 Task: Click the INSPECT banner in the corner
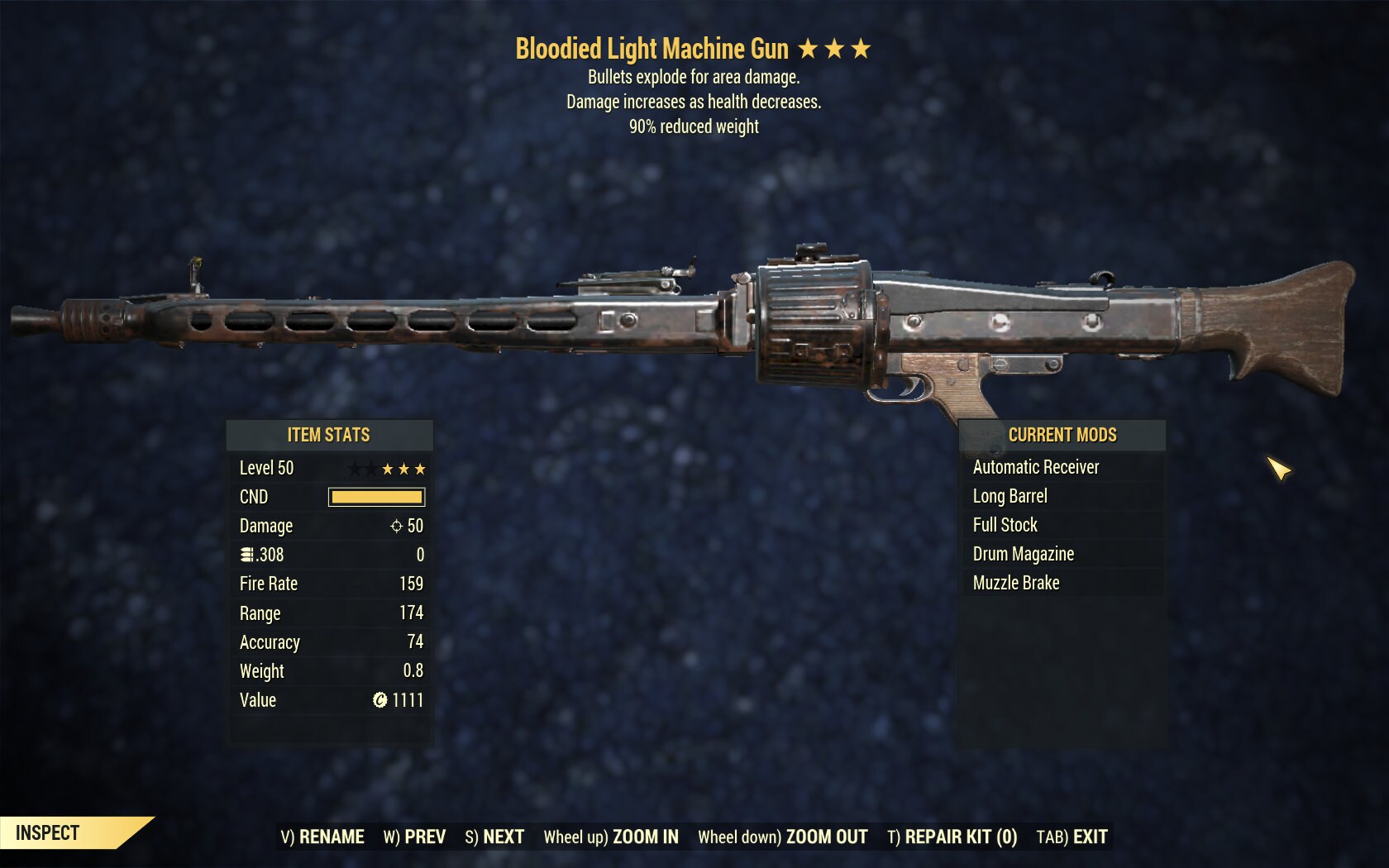45,832
